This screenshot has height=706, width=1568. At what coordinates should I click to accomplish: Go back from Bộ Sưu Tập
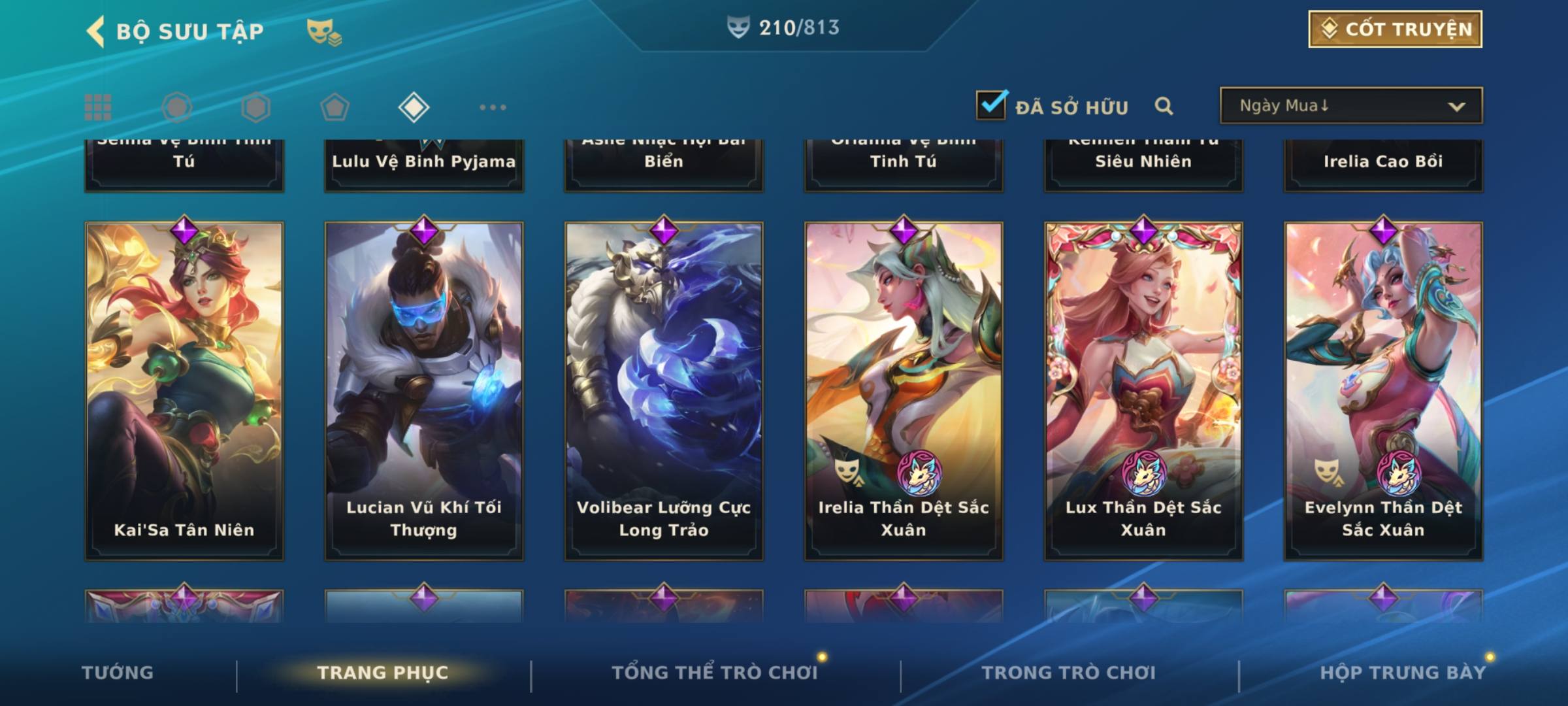click(x=97, y=31)
